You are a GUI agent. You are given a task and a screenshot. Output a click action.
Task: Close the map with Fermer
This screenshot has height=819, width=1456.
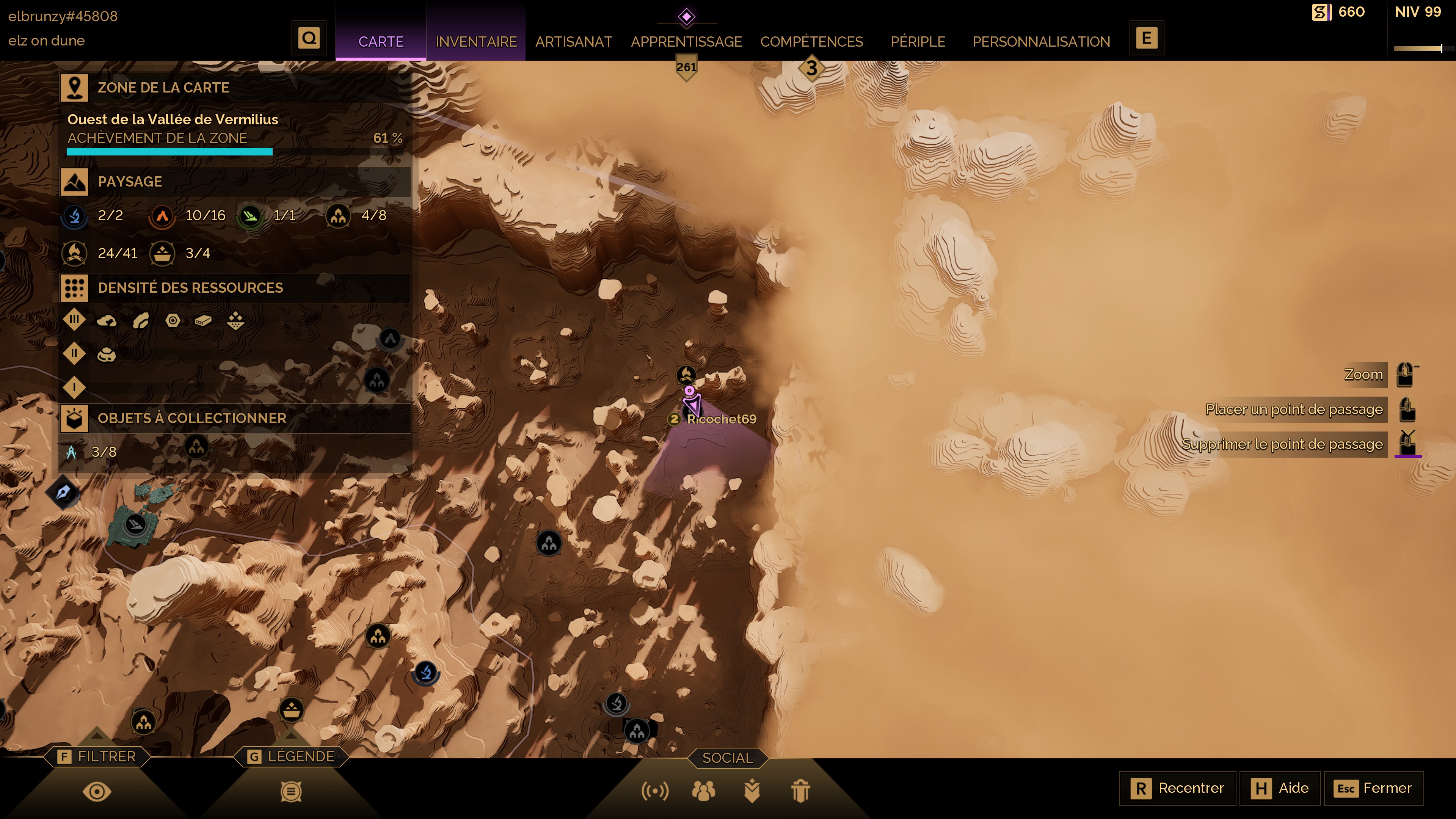coord(1373,788)
